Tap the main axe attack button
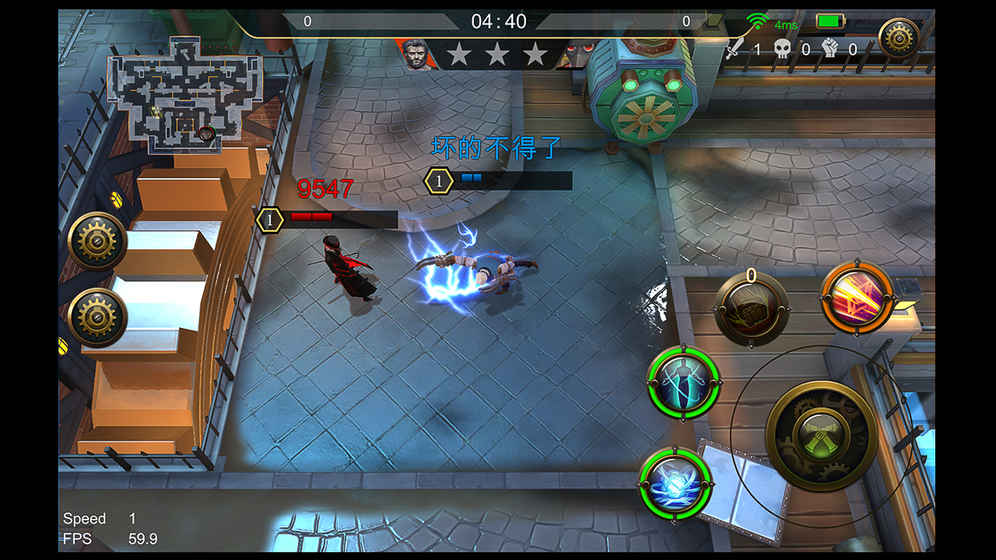Screen dimensions: 996x560 point(821,434)
